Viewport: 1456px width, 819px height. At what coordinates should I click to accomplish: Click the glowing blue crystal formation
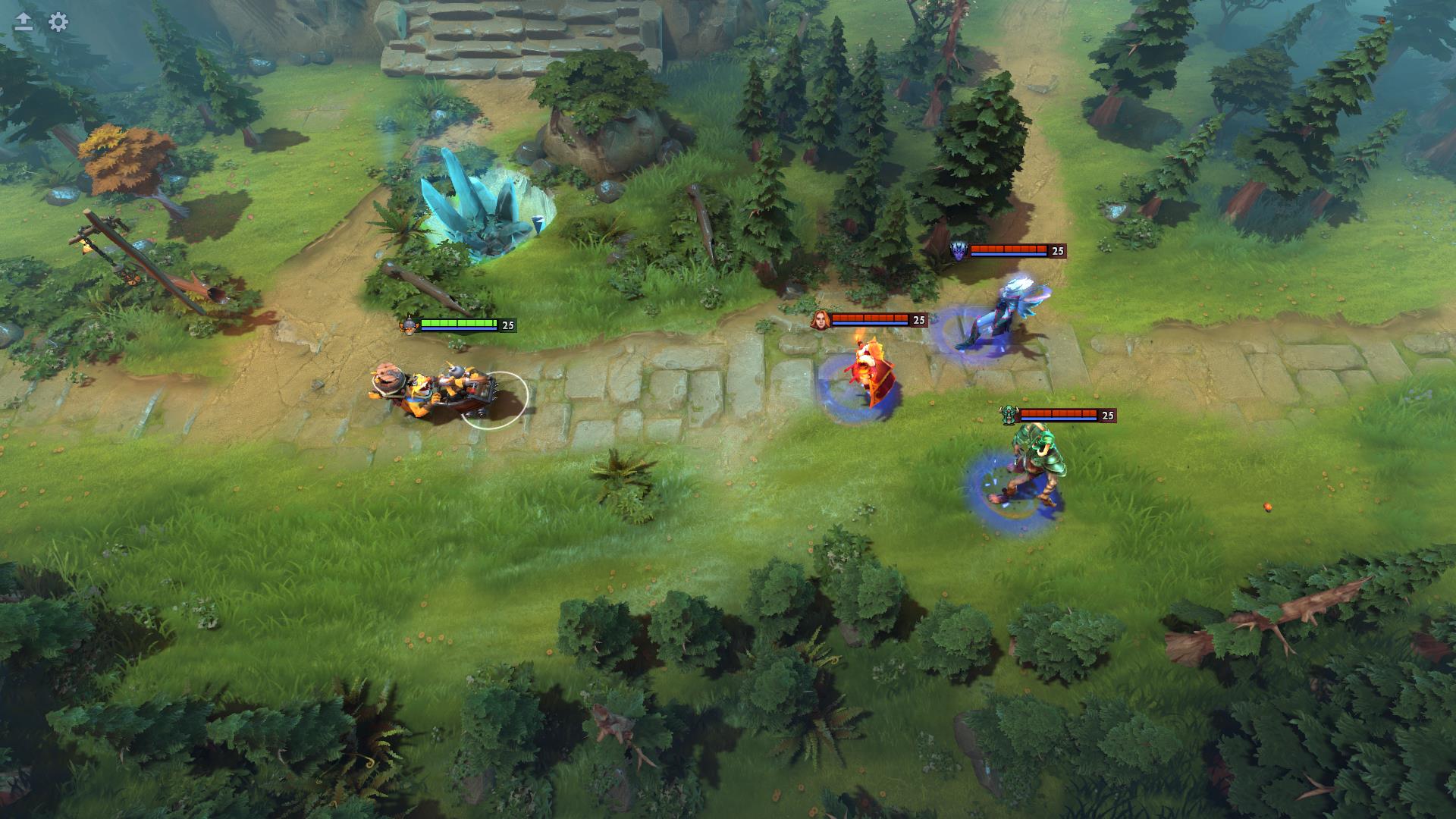pyautogui.click(x=470, y=201)
